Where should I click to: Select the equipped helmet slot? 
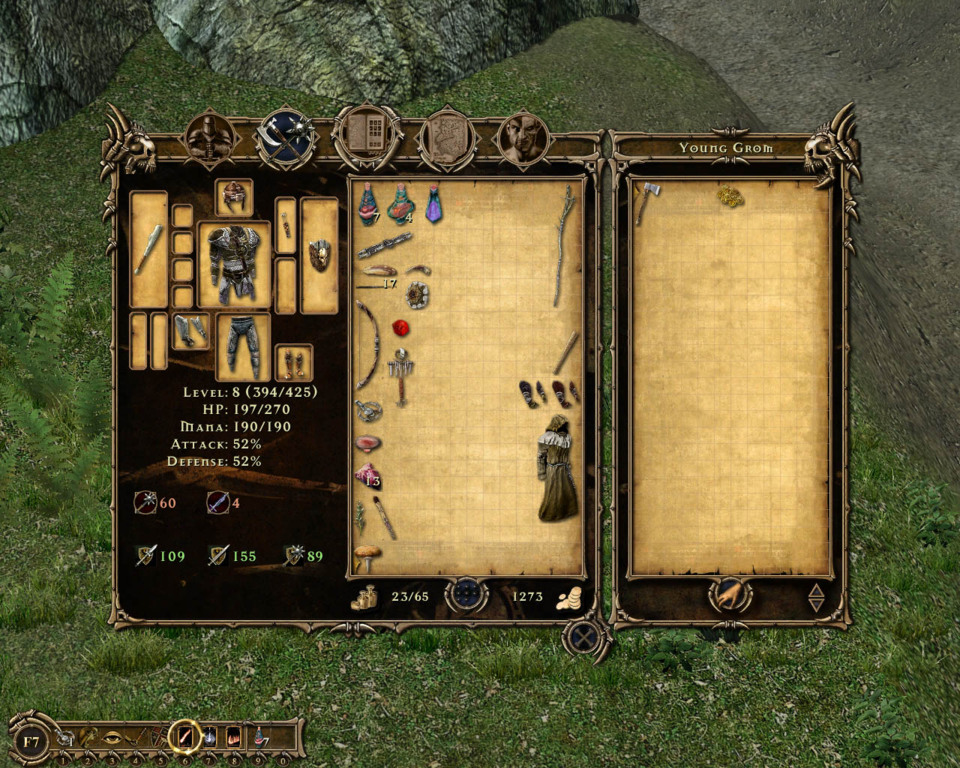pos(234,197)
